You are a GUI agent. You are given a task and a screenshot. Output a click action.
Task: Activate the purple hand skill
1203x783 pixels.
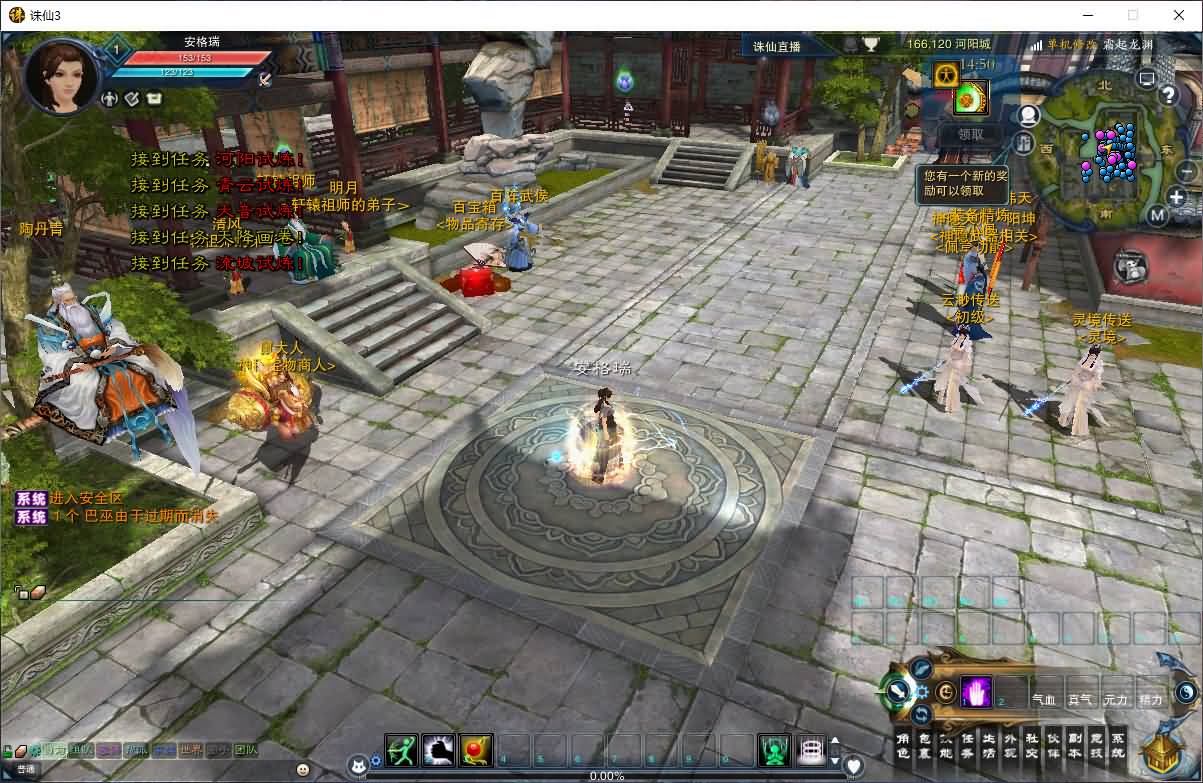975,692
